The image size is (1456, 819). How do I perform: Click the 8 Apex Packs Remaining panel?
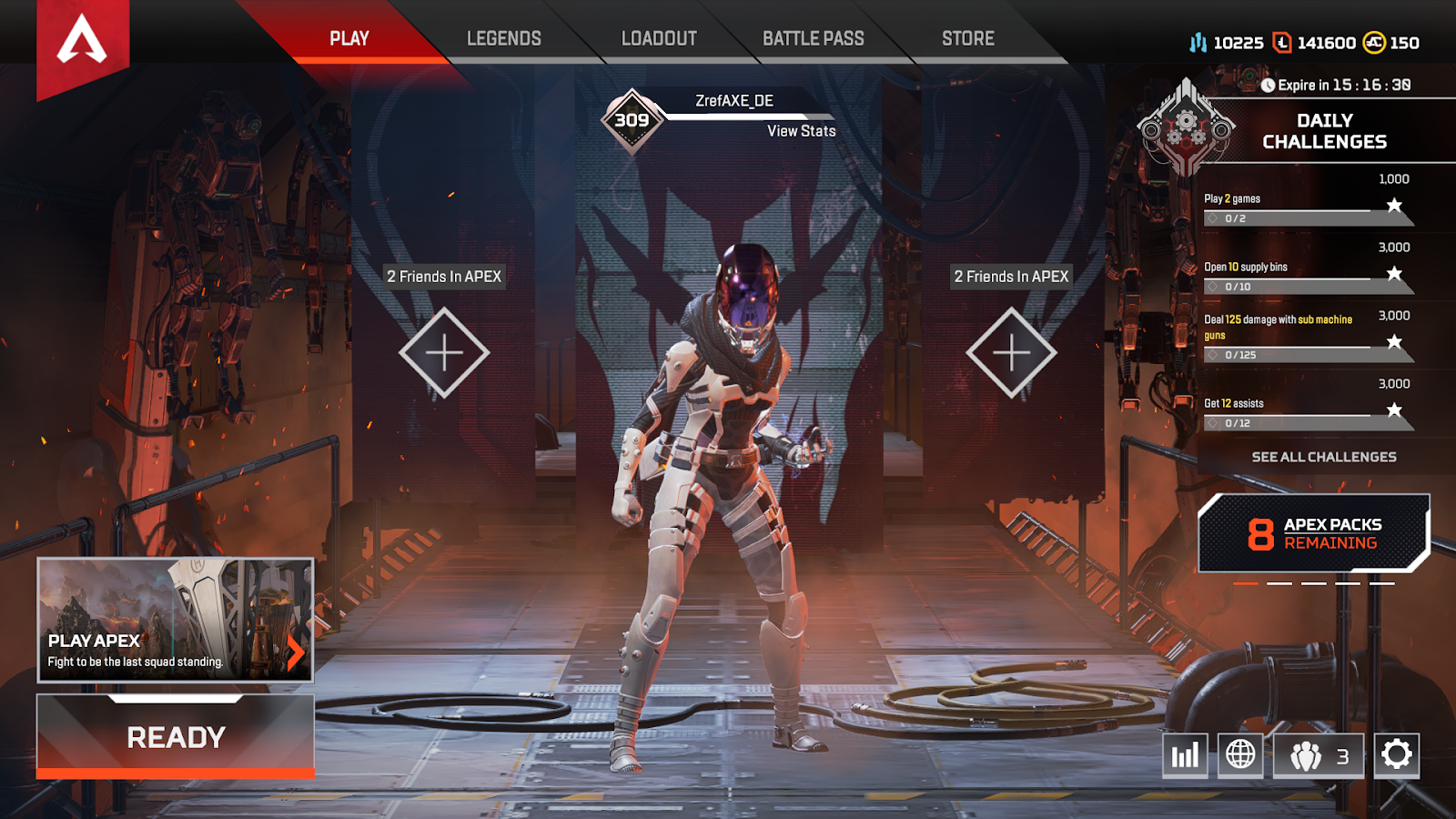(x=1313, y=532)
